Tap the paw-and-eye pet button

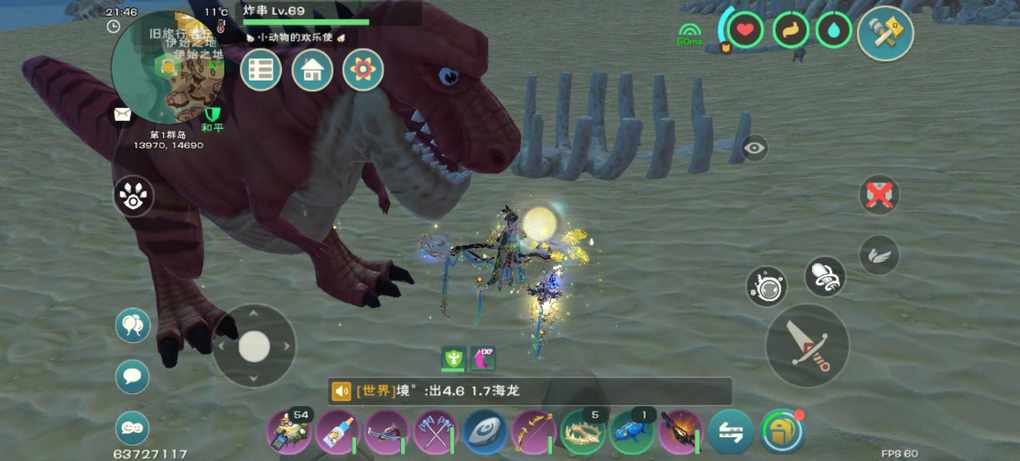pyautogui.click(x=133, y=197)
